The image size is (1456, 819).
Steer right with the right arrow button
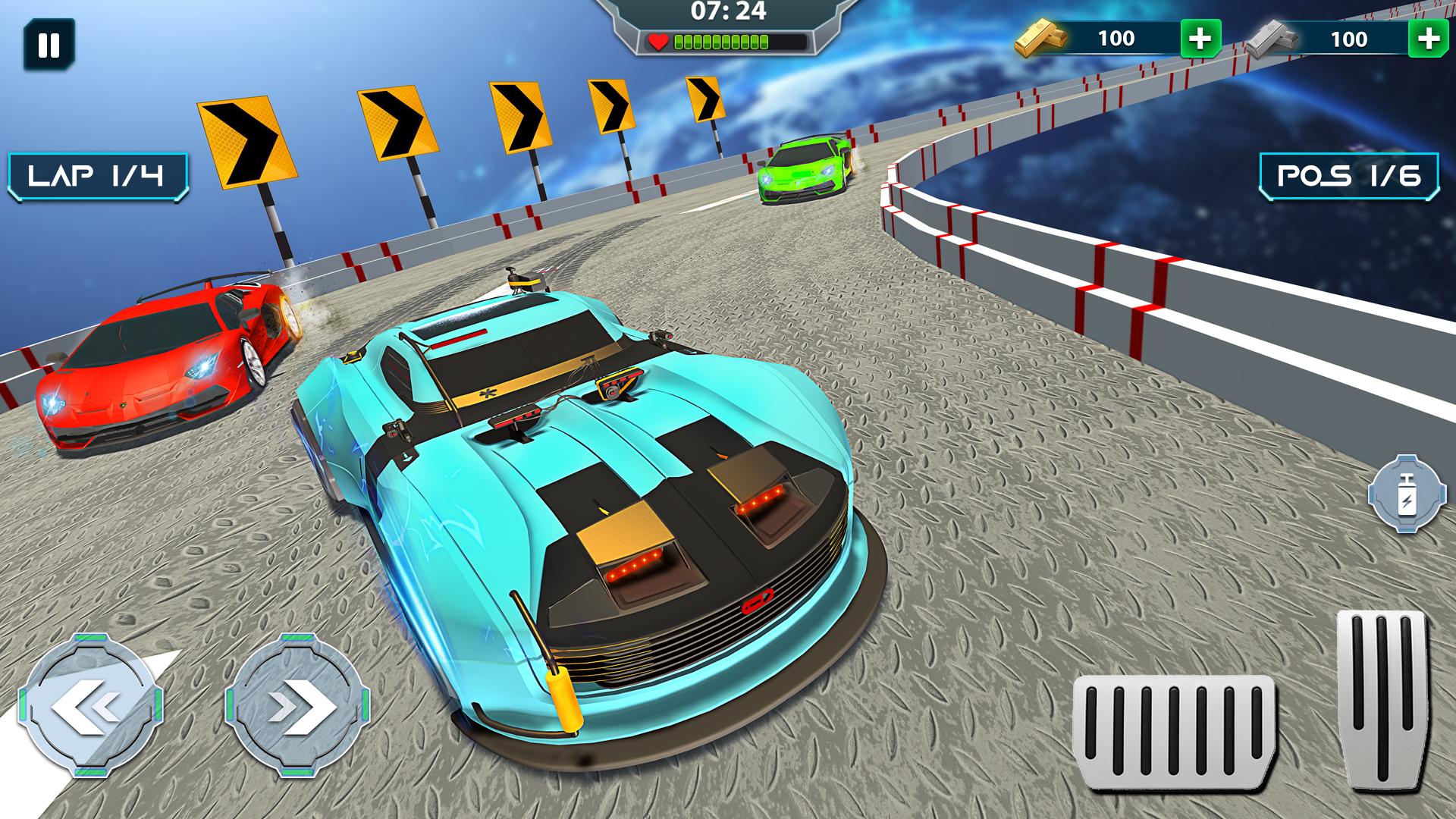tap(297, 706)
